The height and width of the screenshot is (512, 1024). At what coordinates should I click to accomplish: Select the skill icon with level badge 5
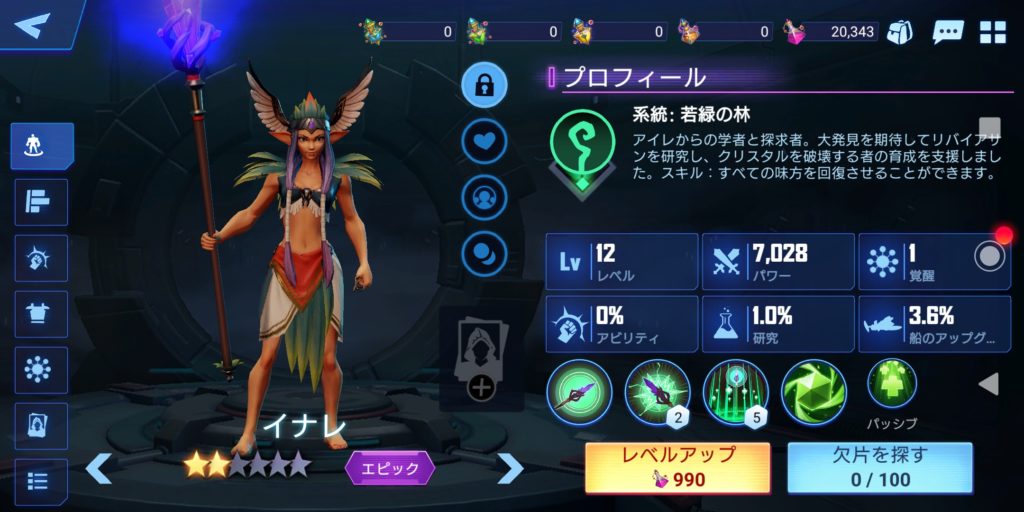tap(735, 391)
